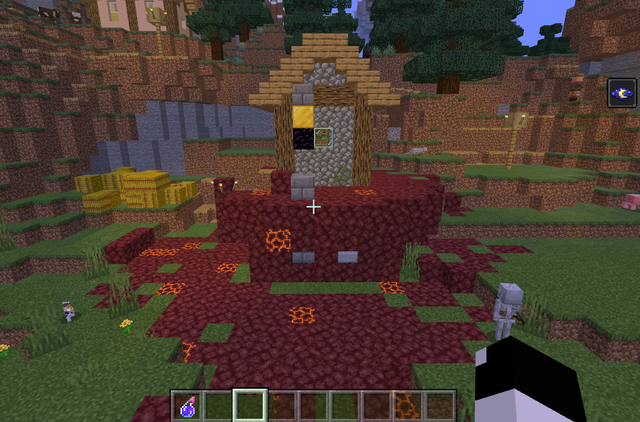This screenshot has height=422, width=640.
Task: Select the magma block hotbar slot
Action: point(407,406)
